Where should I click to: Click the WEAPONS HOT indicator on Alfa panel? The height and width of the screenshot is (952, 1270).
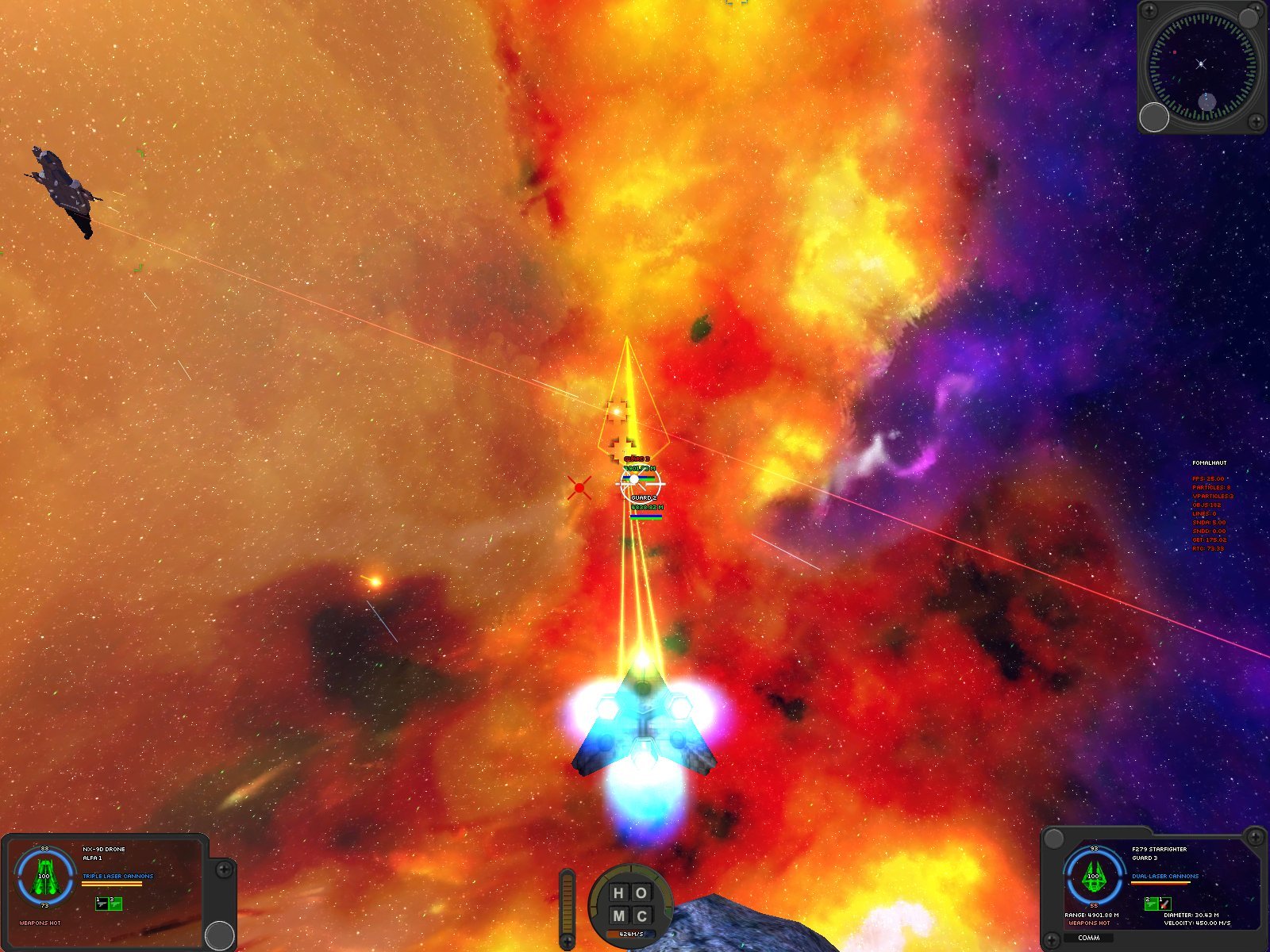pyautogui.click(x=40, y=923)
